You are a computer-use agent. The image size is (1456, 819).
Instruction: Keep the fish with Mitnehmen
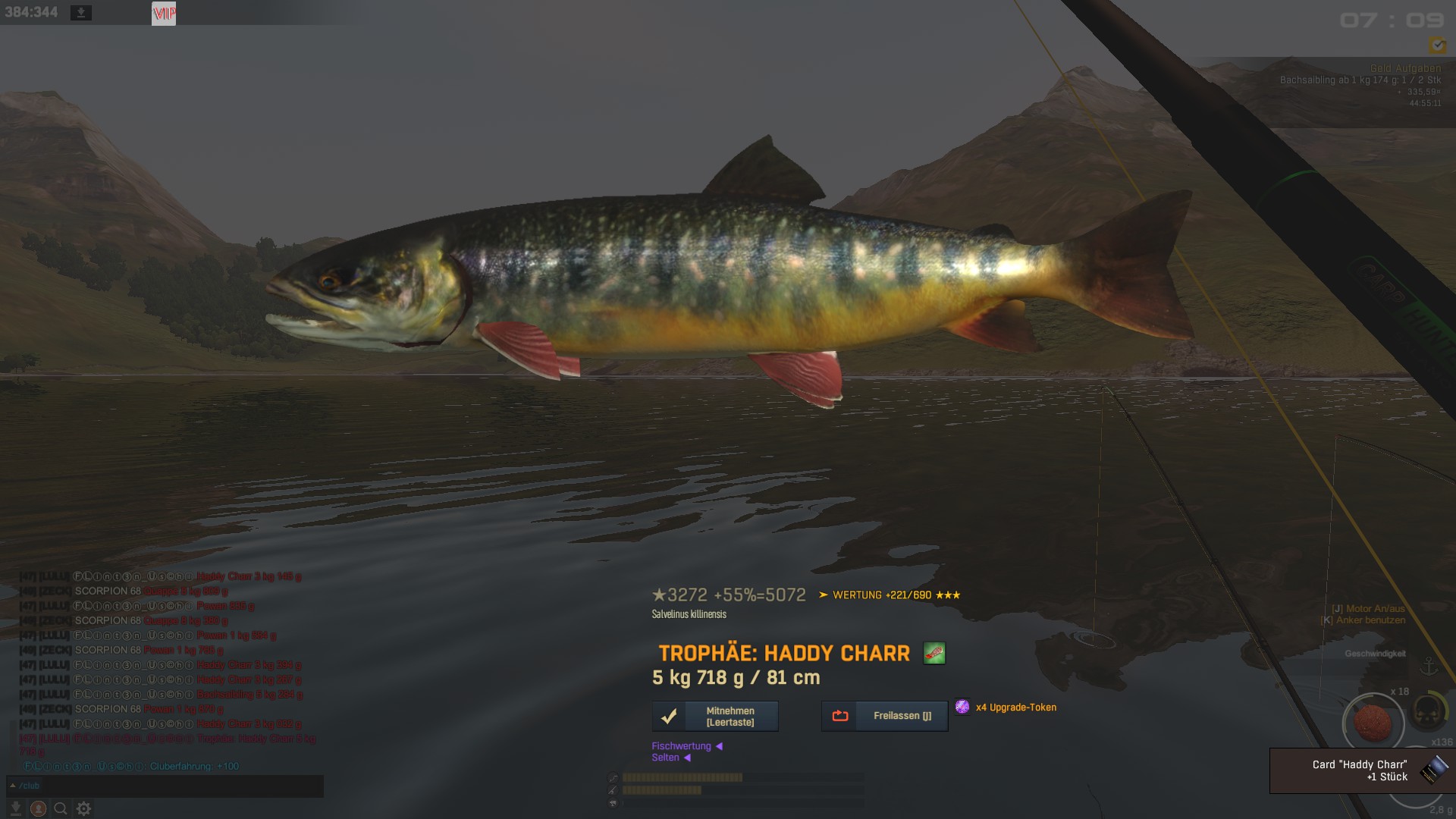(715, 716)
